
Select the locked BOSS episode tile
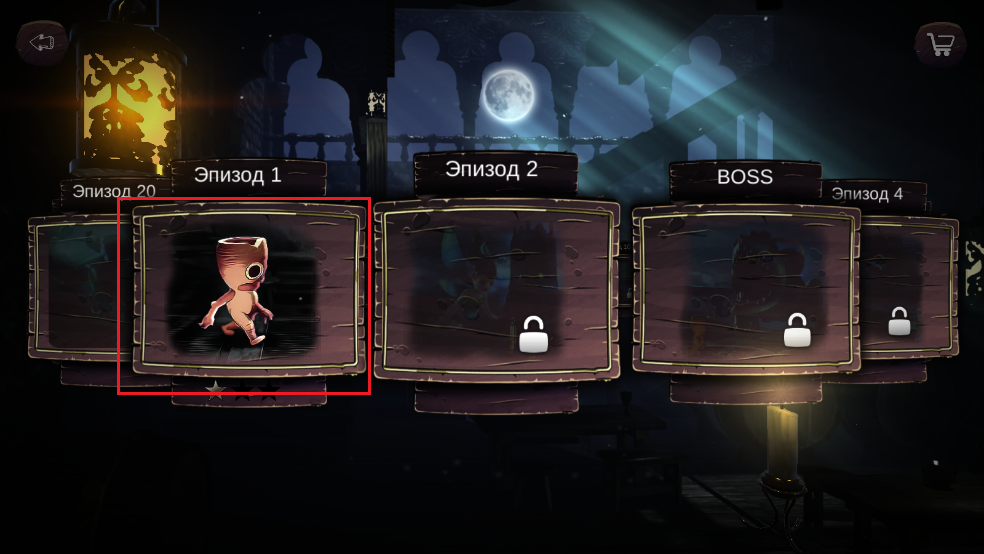pos(745,289)
